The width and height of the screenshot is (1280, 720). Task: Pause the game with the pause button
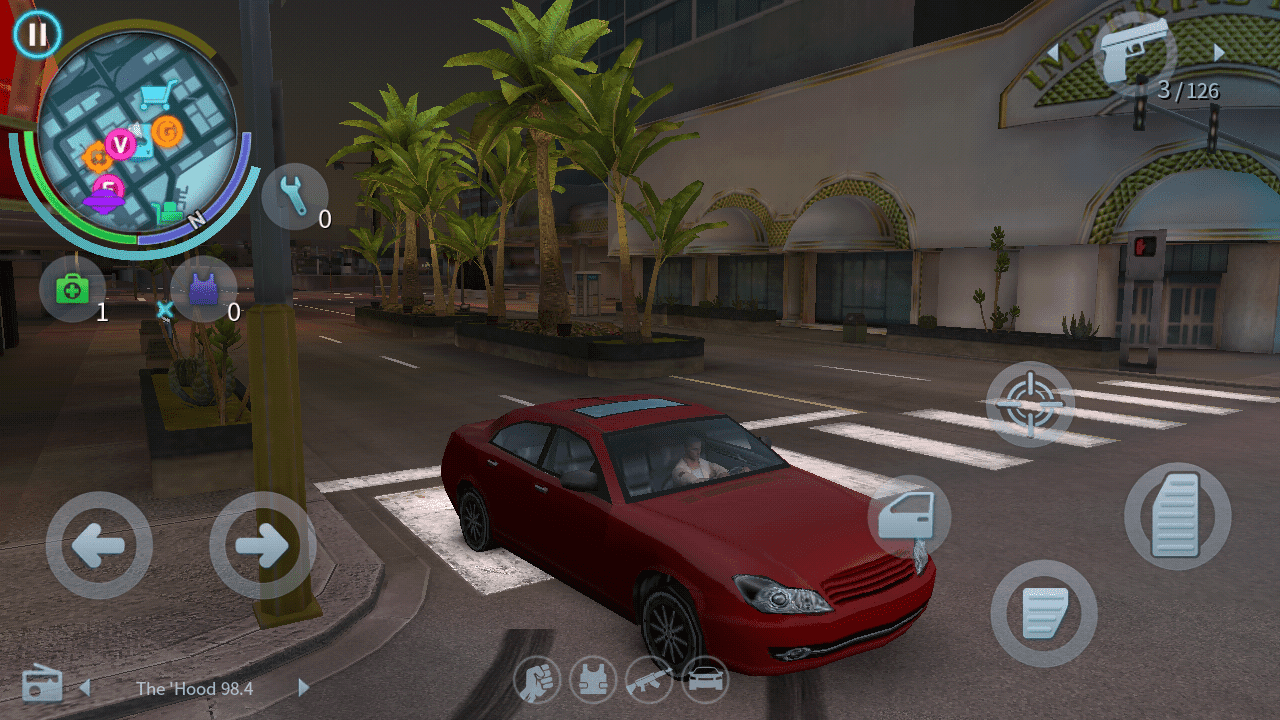(37, 35)
